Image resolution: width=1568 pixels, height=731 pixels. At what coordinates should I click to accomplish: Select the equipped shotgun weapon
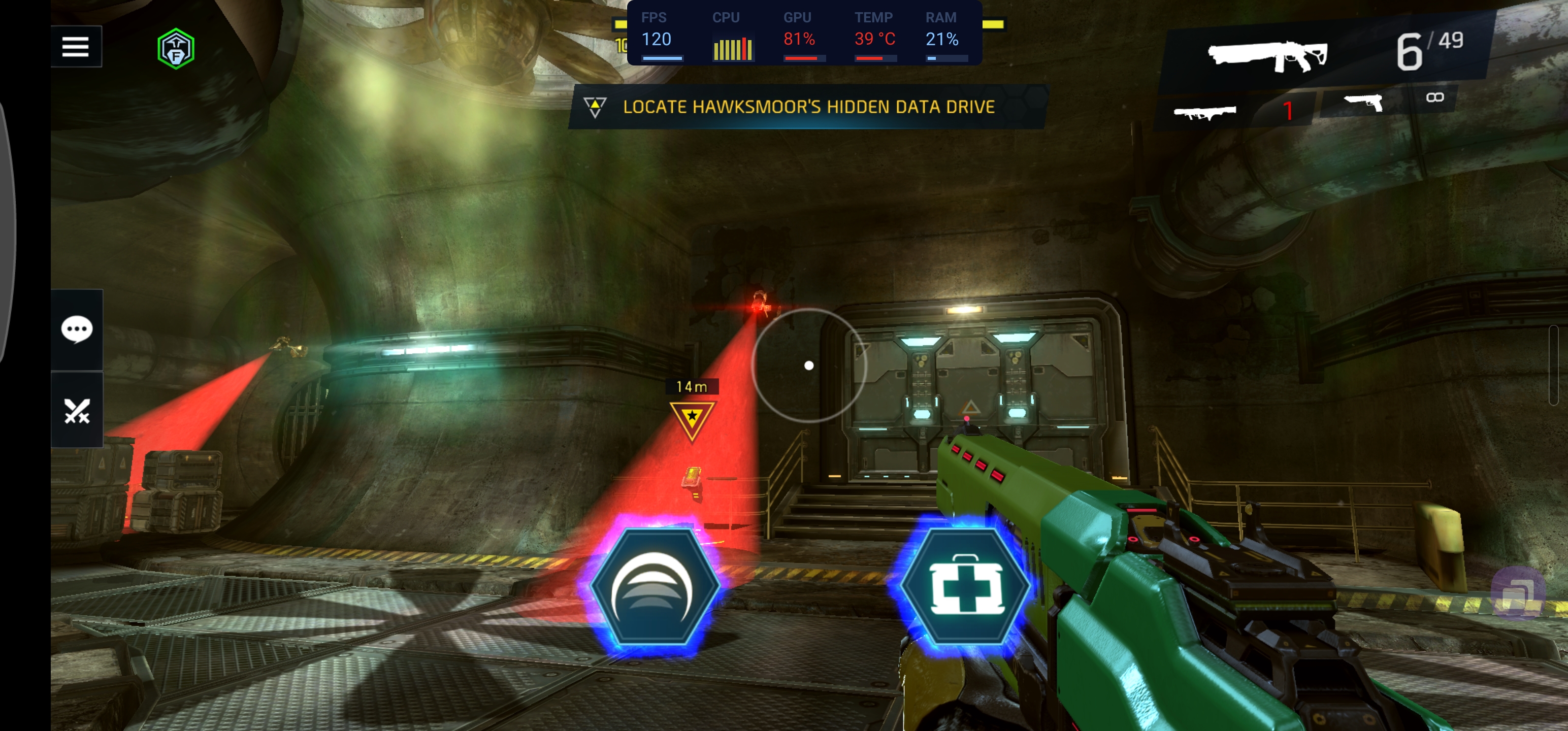tap(1268, 55)
